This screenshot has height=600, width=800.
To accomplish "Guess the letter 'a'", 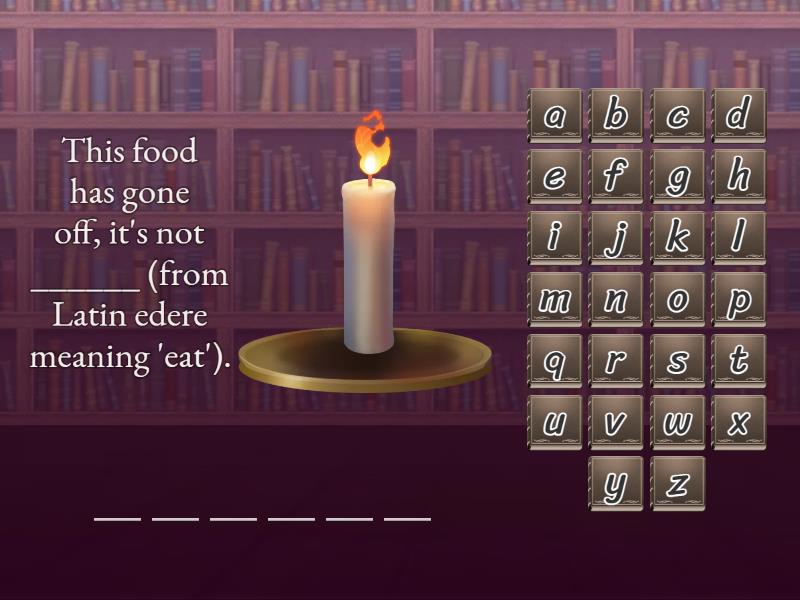I will tap(554, 116).
